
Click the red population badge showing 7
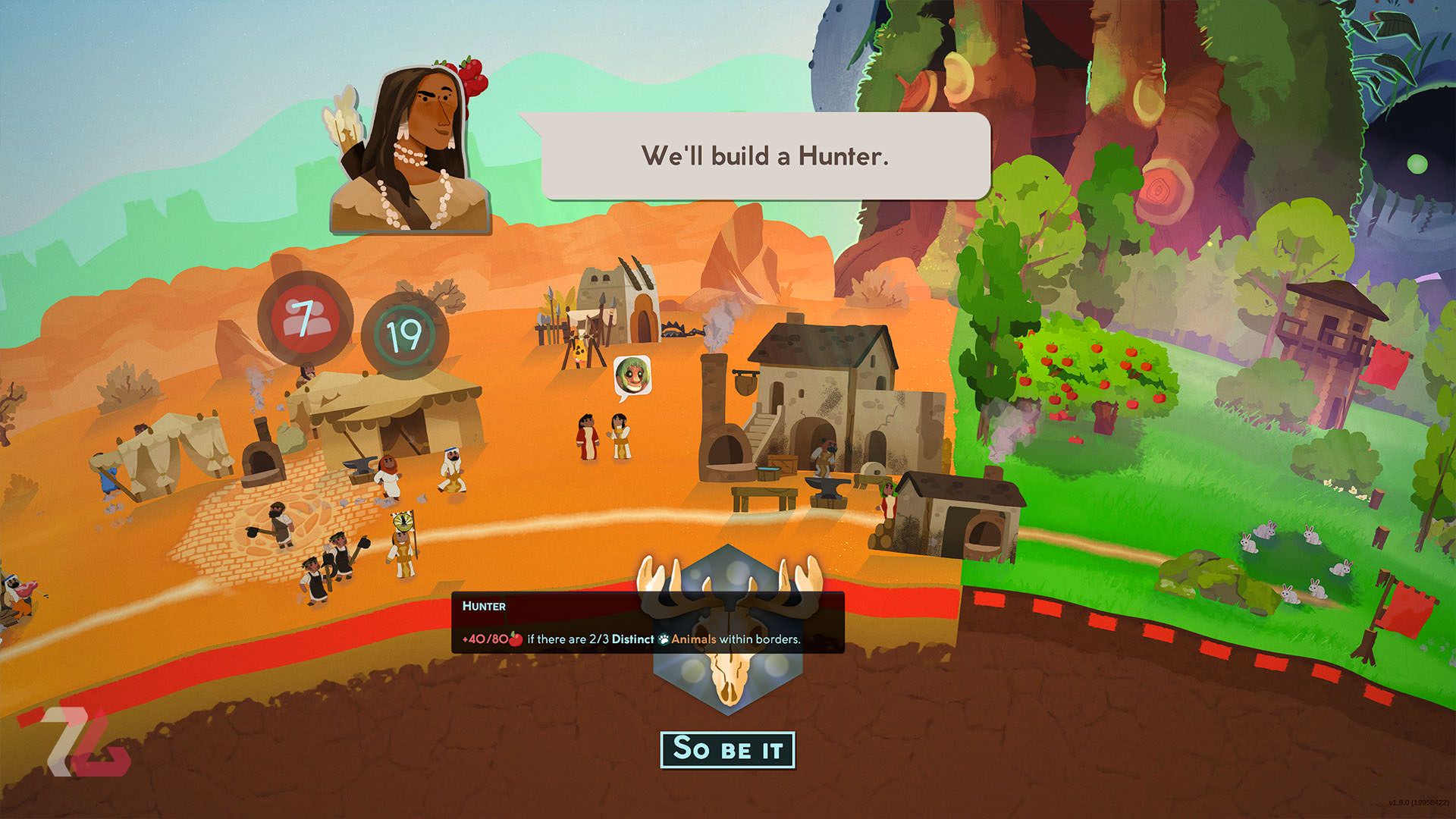point(304,318)
